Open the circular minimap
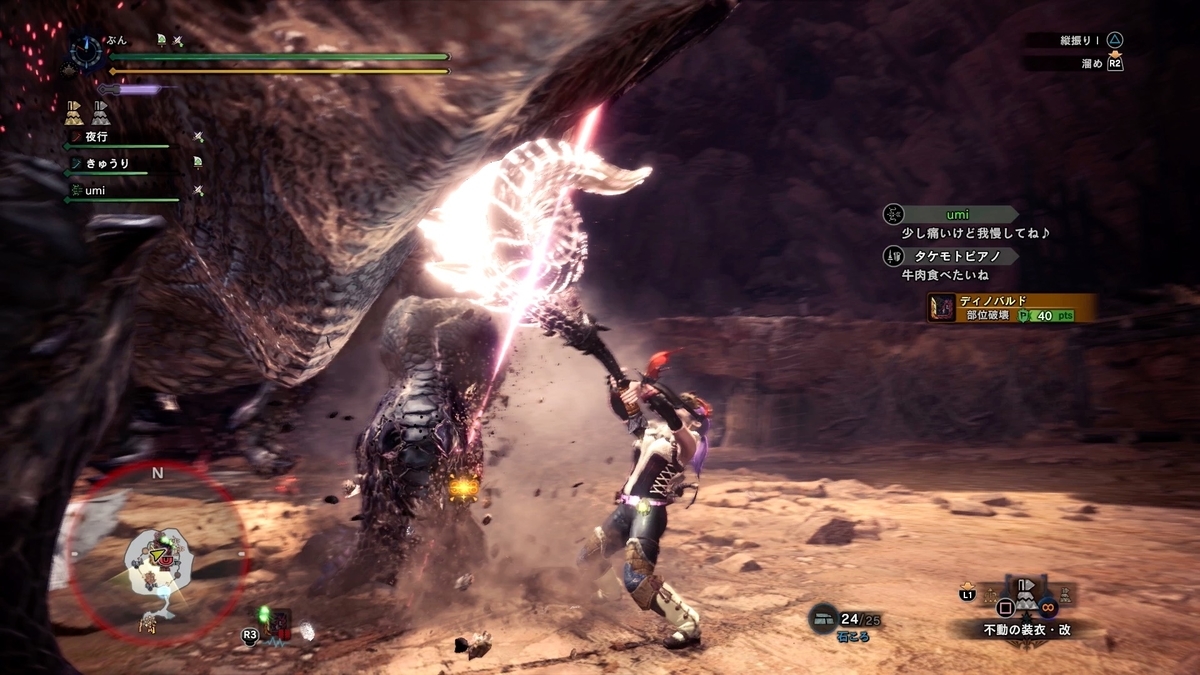The width and height of the screenshot is (1200, 675). 157,553
